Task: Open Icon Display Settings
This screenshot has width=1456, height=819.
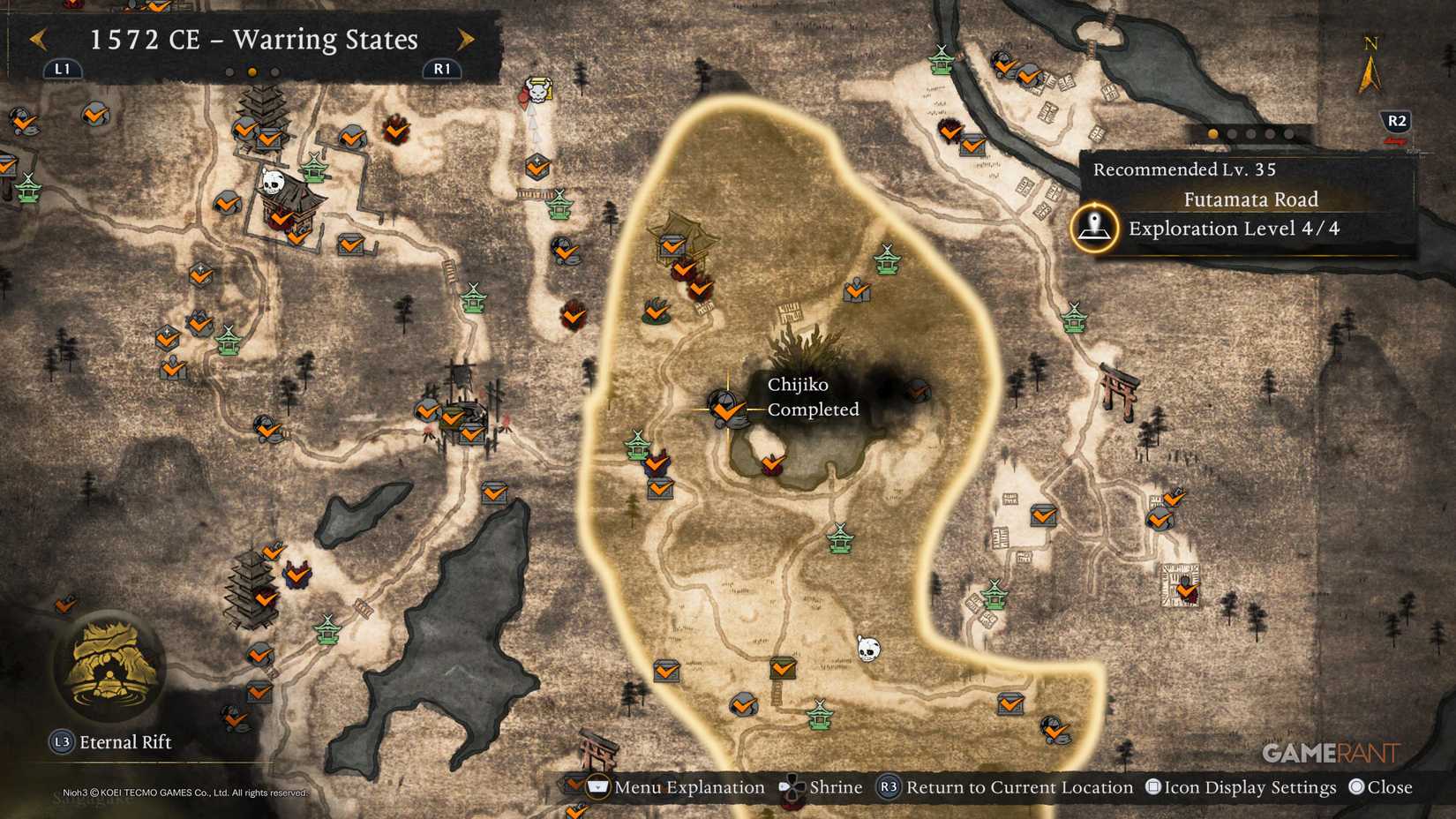Action: pyautogui.click(x=1244, y=786)
